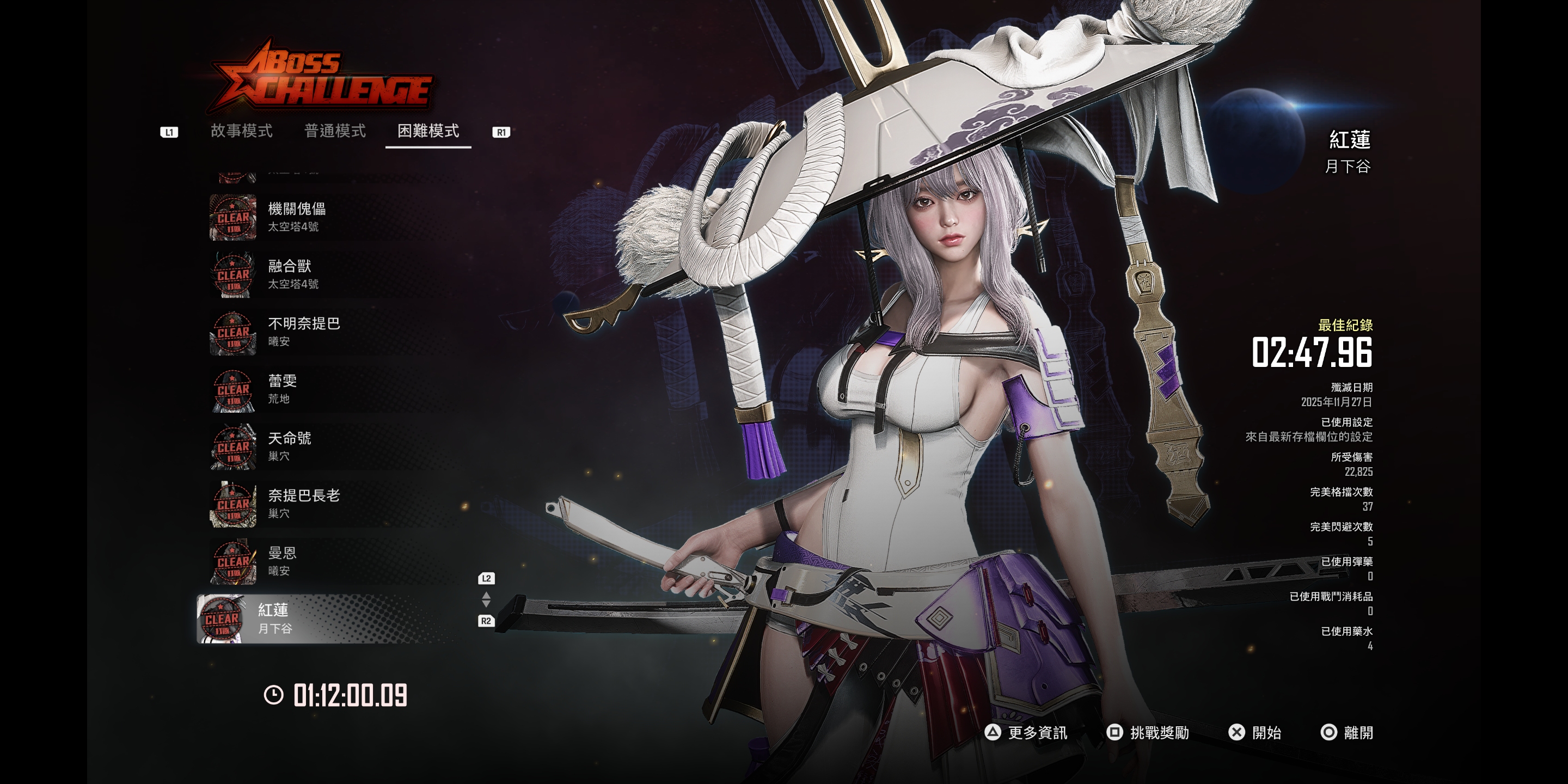Select the highlighted 紅蓮 boss entry
Screen dimensions: 1568x784
pos(323,618)
